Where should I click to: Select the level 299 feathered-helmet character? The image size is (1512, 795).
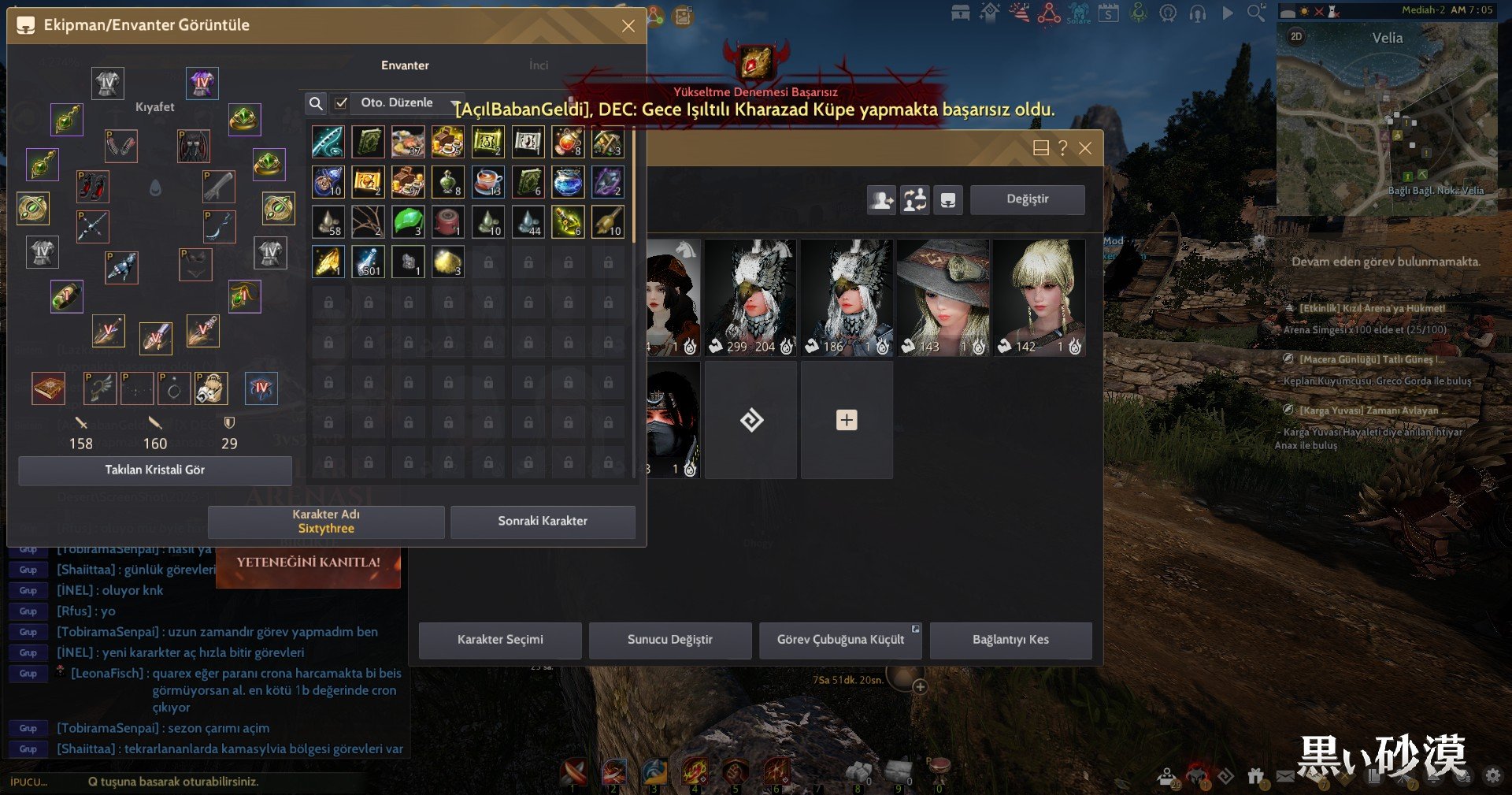click(750, 298)
